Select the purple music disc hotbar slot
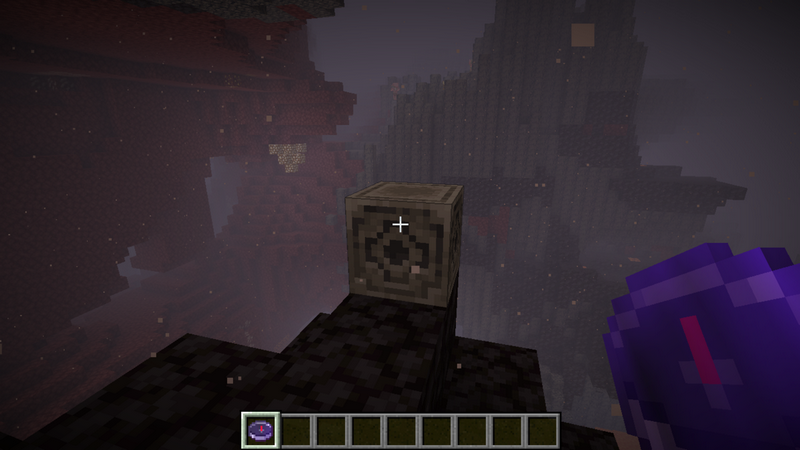This screenshot has height=450, width=800. [259, 430]
